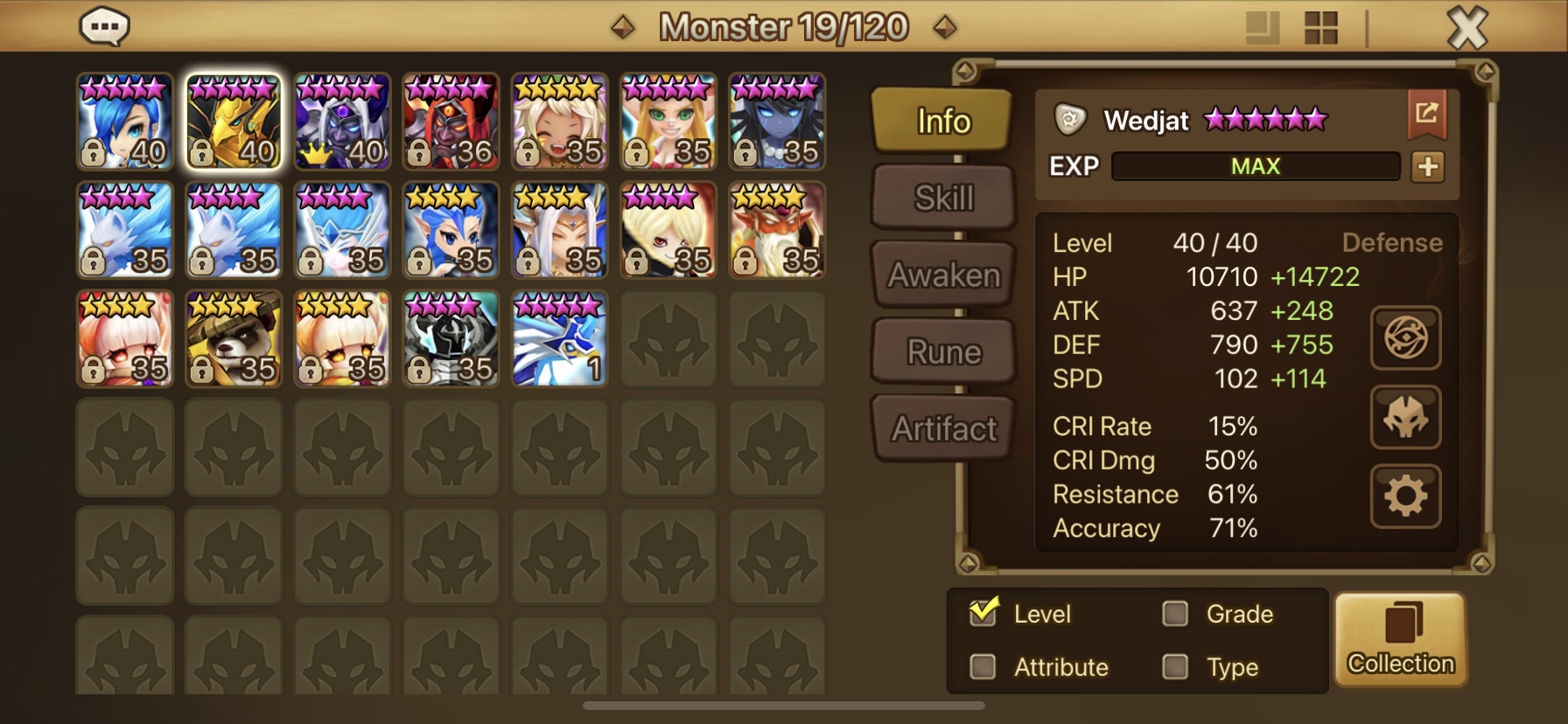Open the chat bubble icon
This screenshot has height=724, width=1568.
(x=105, y=26)
